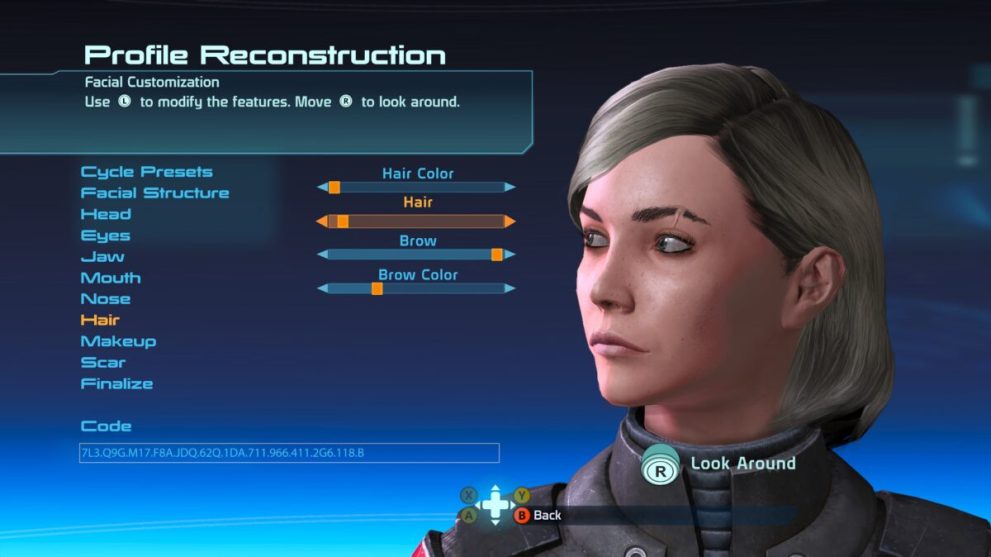The height and width of the screenshot is (557, 991).
Task: Open the Makeup options
Action: tap(118, 341)
